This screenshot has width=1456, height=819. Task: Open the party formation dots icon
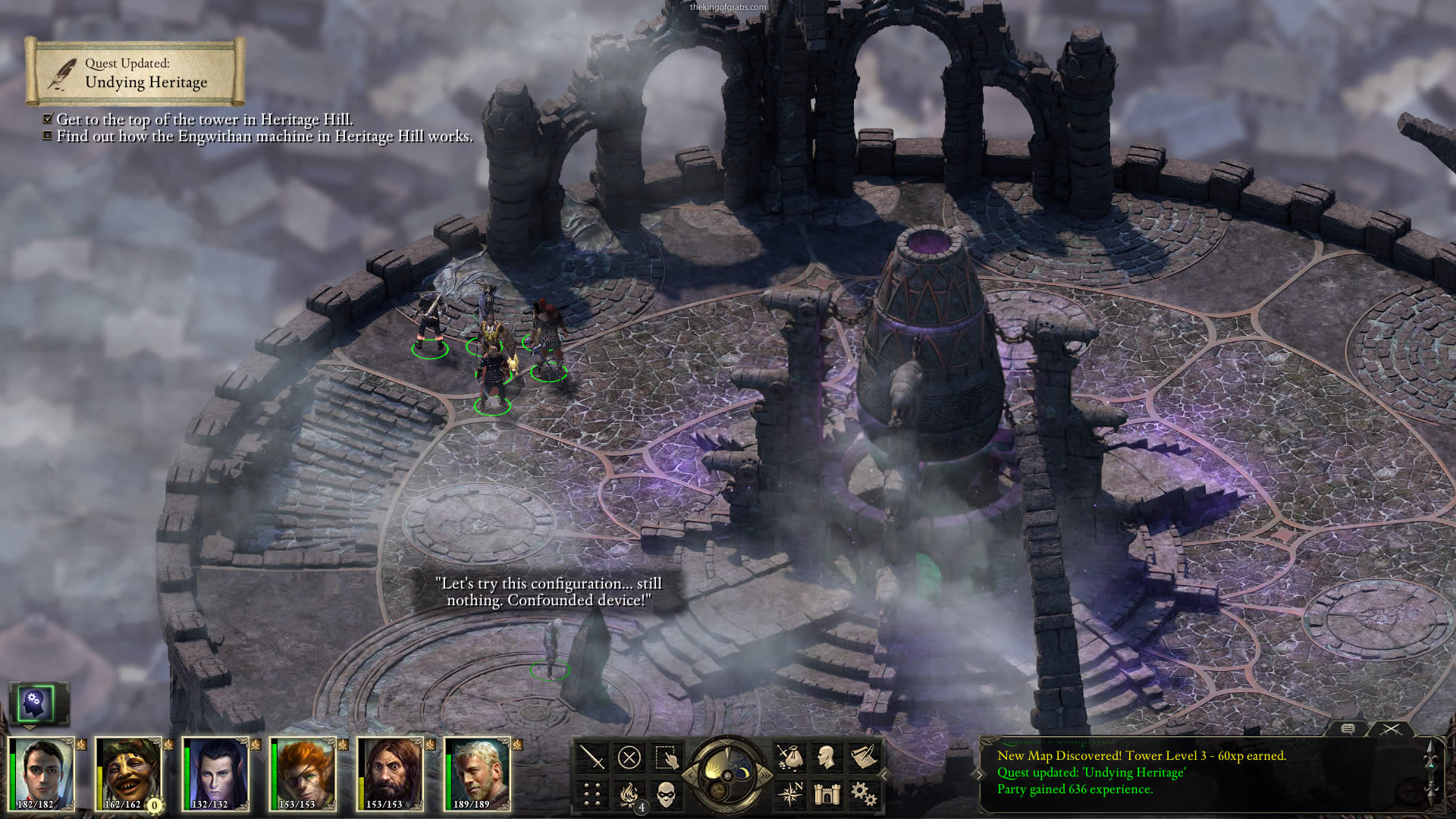[x=592, y=794]
